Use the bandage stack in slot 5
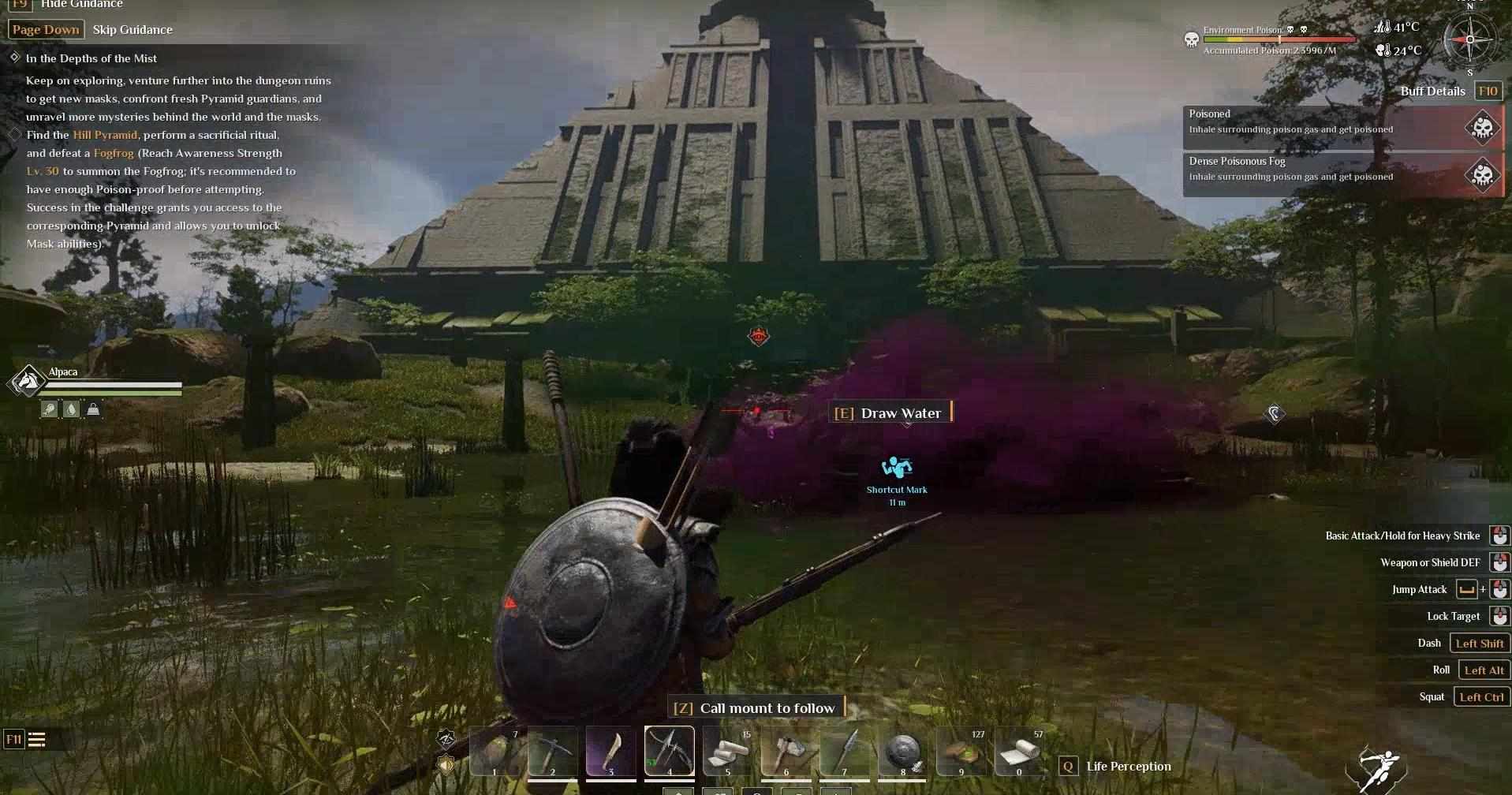 (727, 751)
